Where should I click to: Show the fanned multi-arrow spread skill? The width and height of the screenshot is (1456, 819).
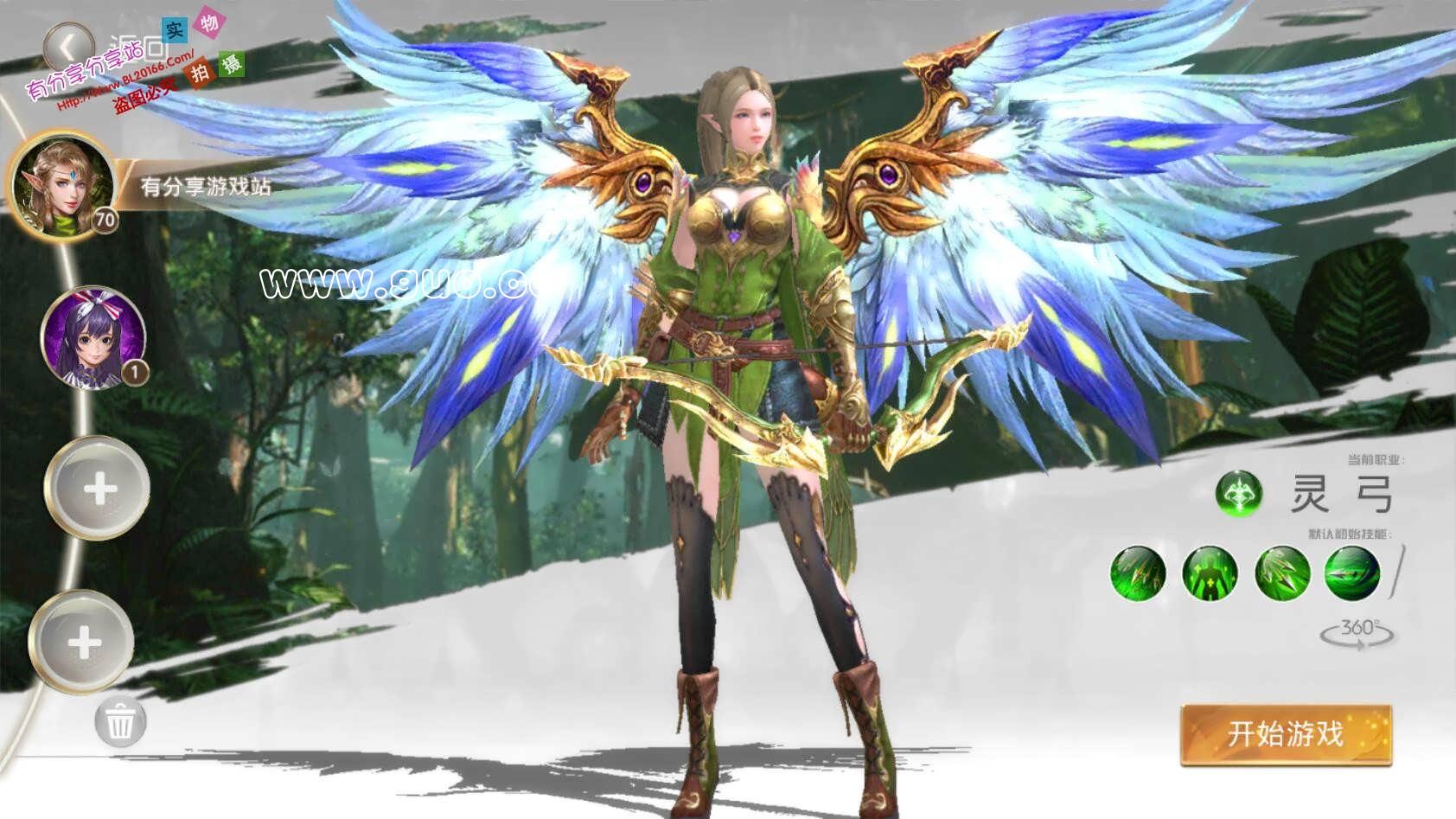(x=1281, y=573)
